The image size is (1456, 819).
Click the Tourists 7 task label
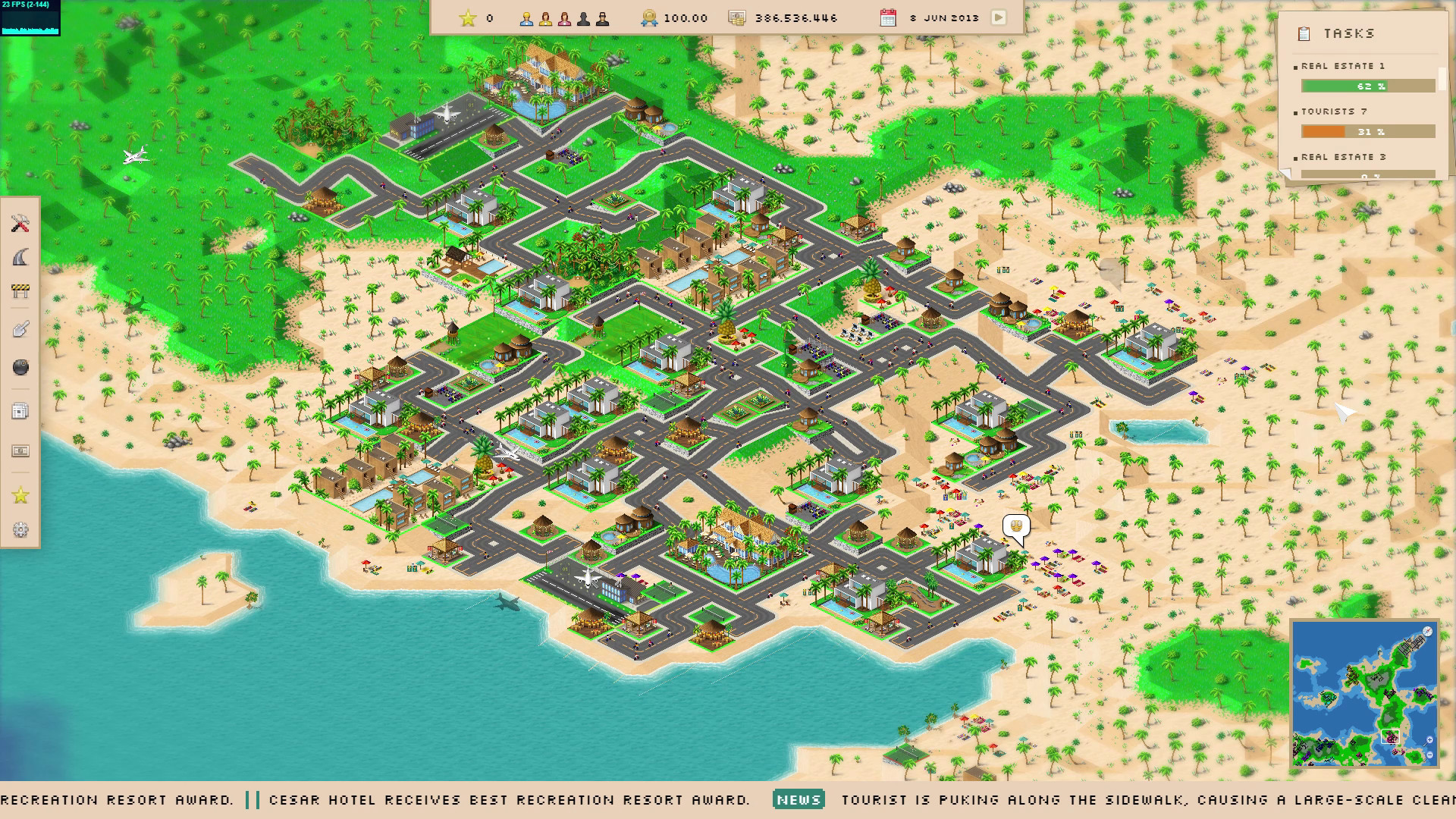coord(1336,111)
